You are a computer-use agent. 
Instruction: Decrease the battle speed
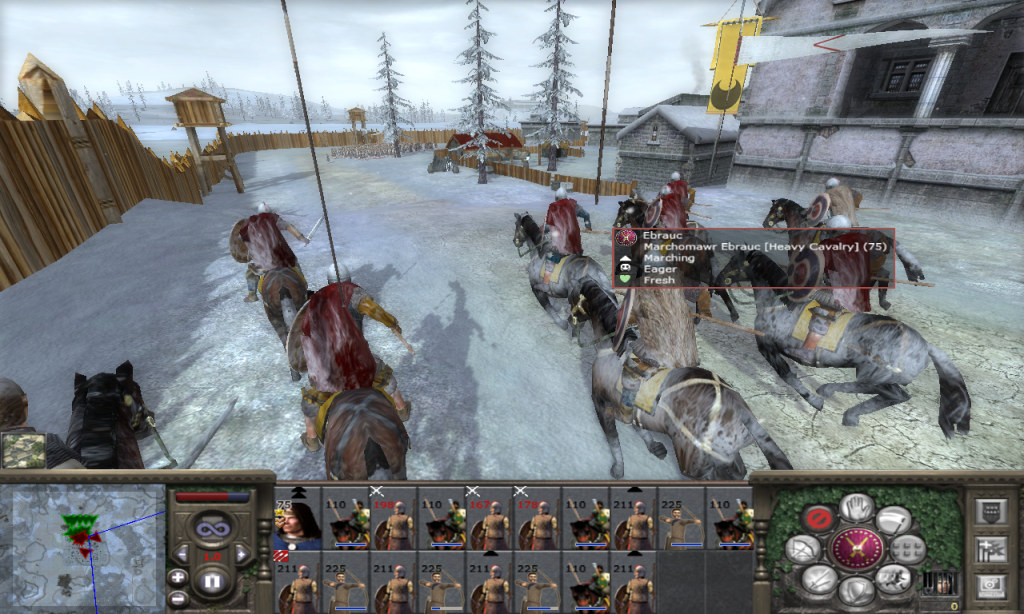pyautogui.click(x=183, y=554)
